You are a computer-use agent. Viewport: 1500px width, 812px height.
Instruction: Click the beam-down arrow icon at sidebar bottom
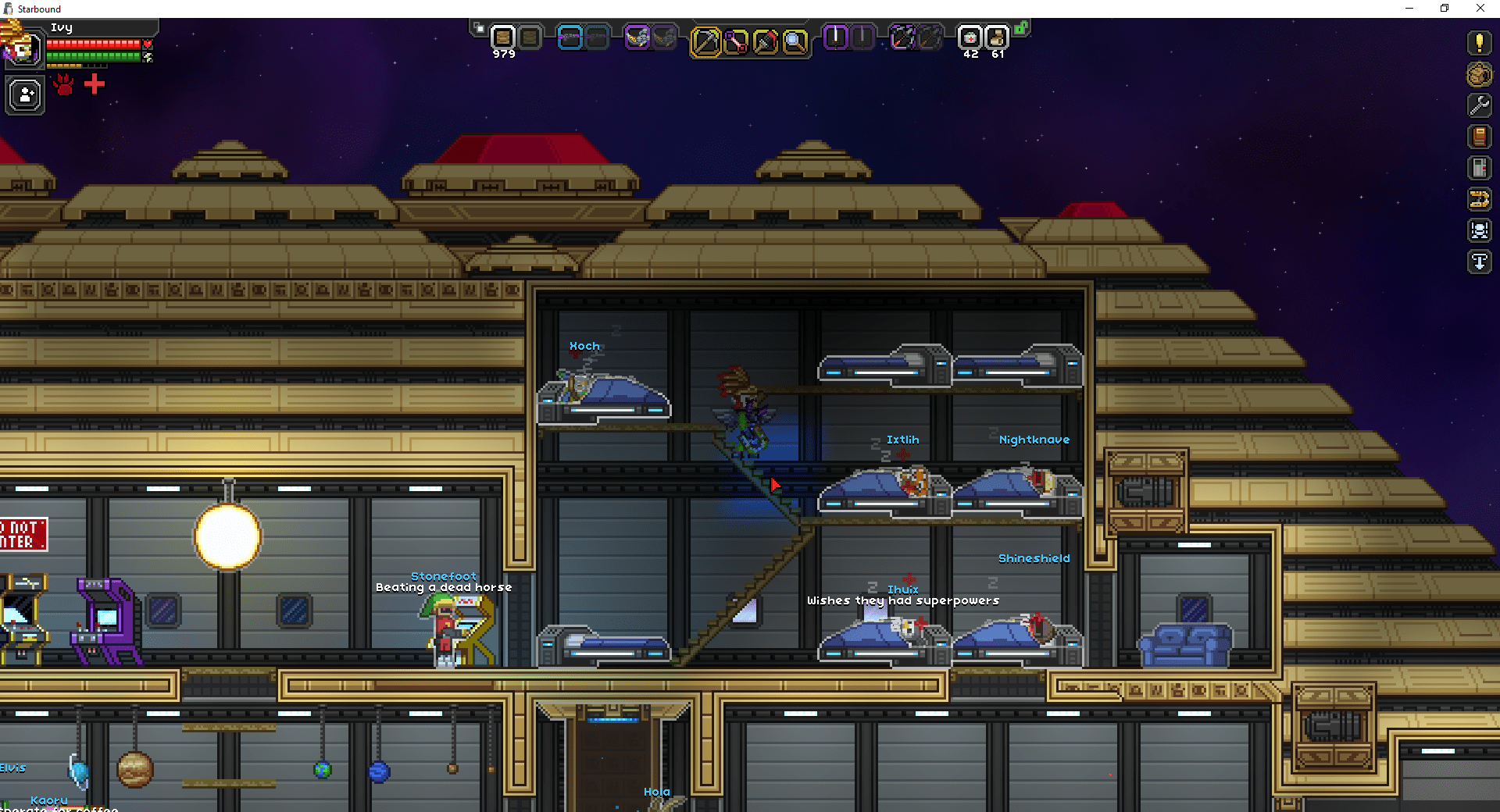[x=1479, y=262]
